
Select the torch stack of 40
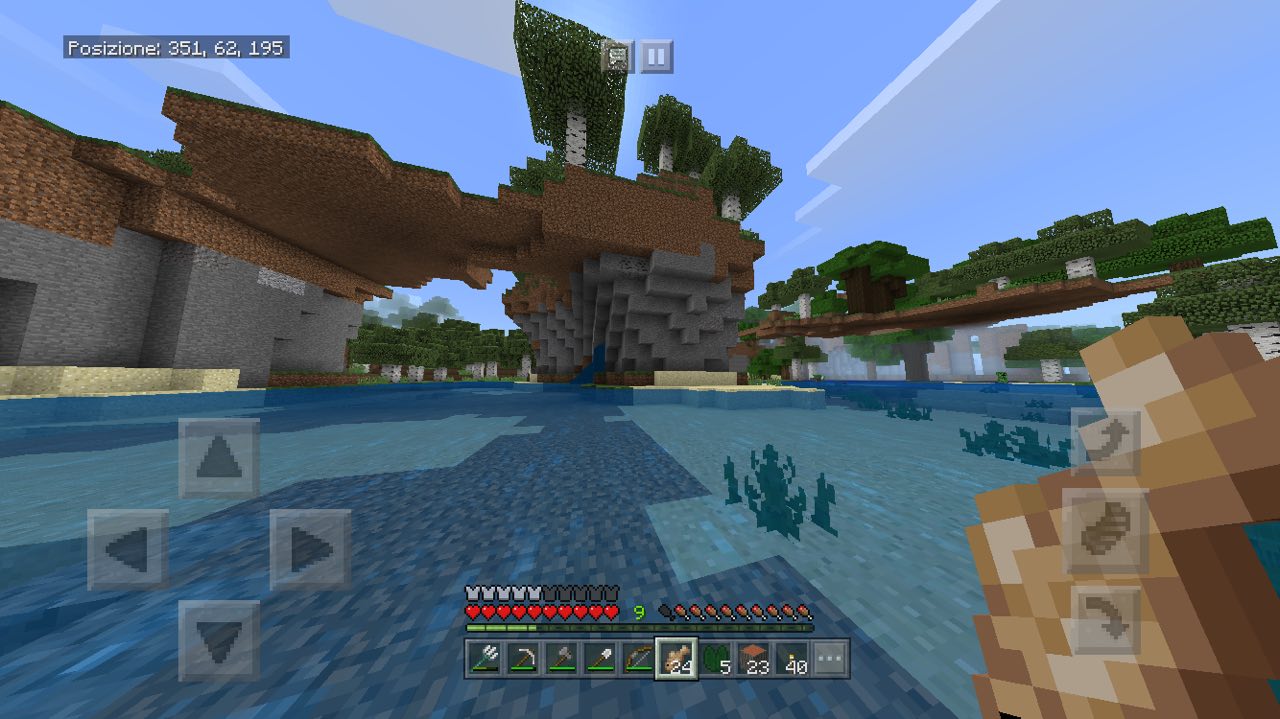coord(793,659)
